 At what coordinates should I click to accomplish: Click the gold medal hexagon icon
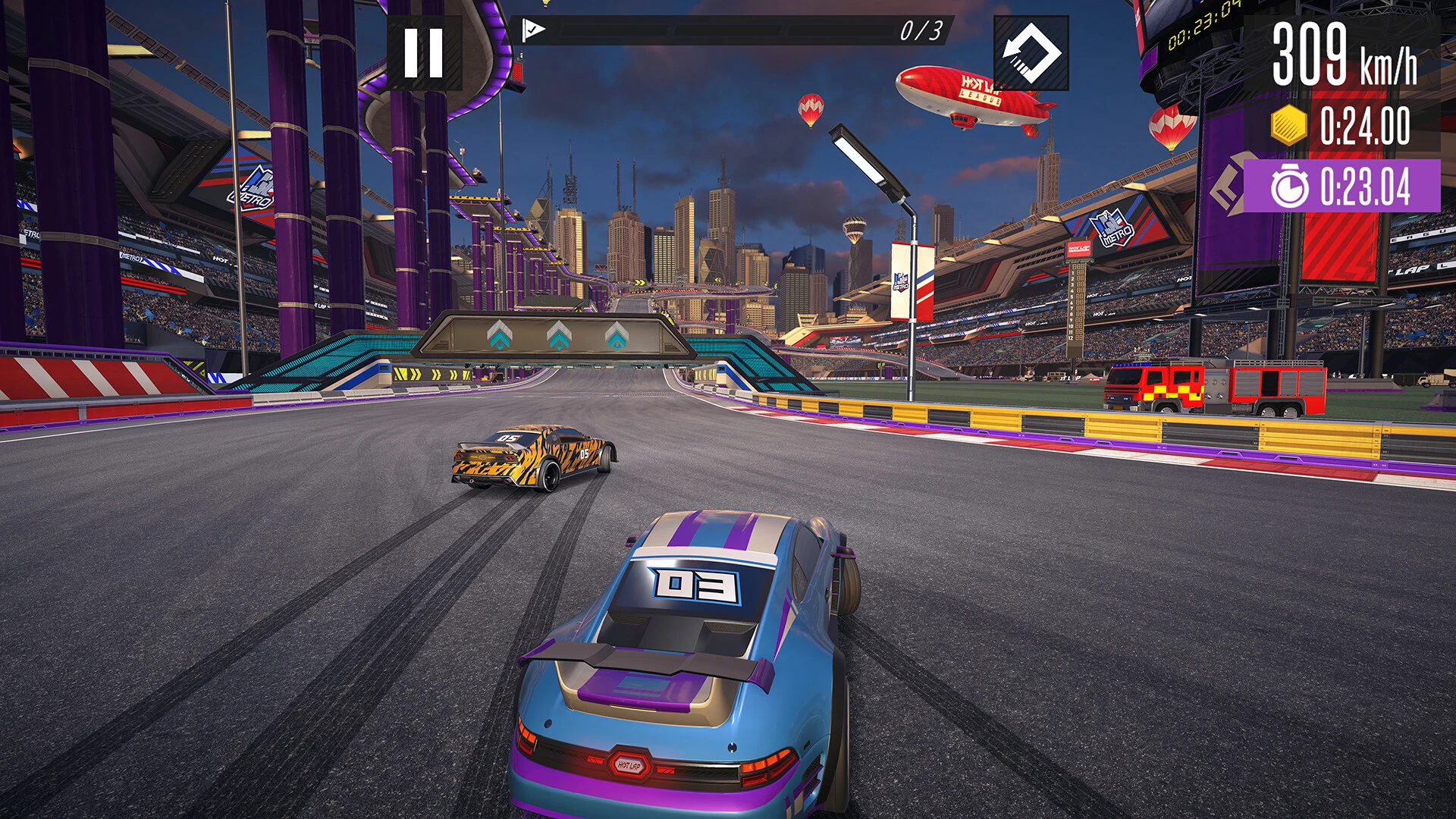click(x=1288, y=124)
